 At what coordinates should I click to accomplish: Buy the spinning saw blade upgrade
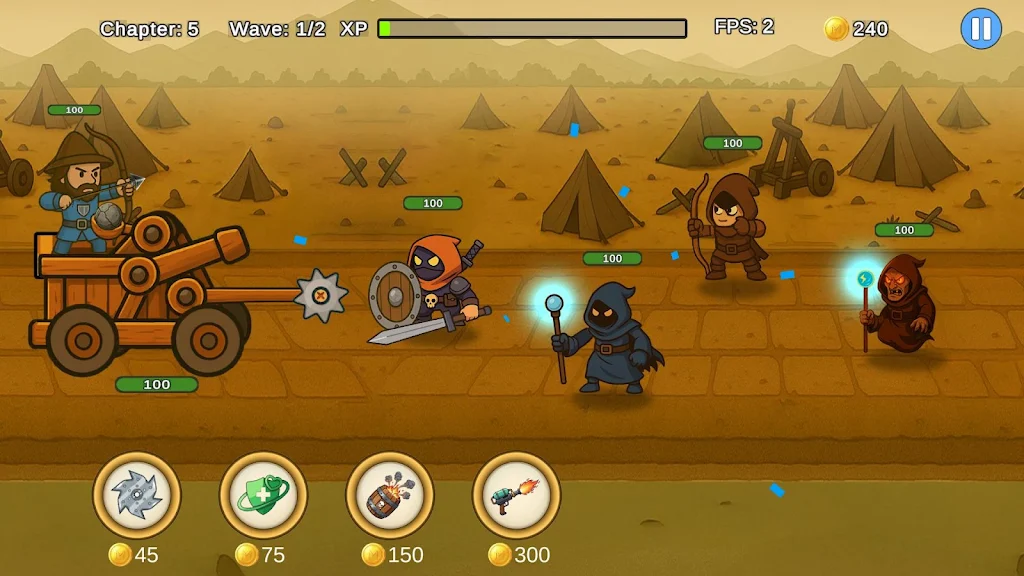coord(137,495)
